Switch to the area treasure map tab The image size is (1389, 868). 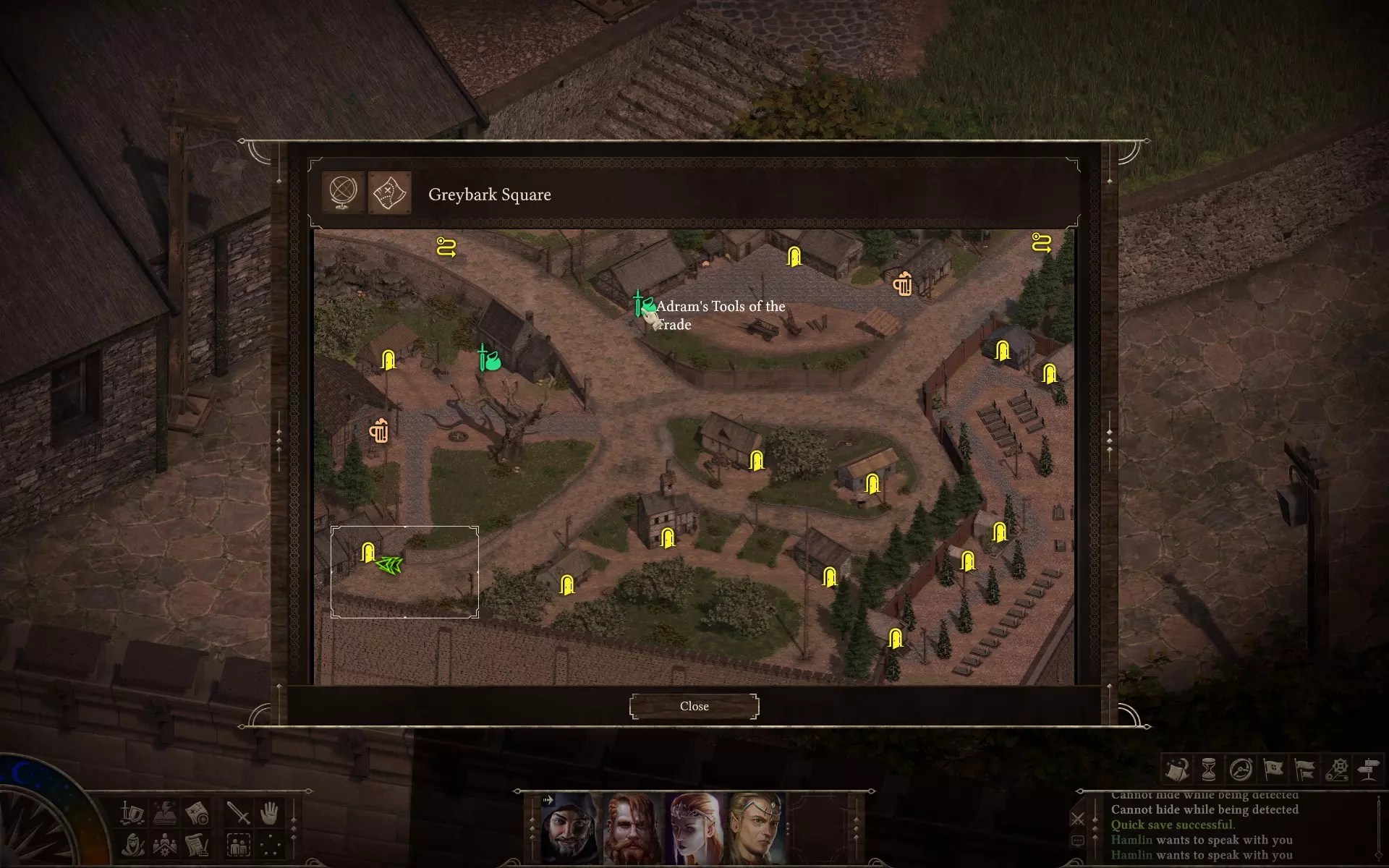(389, 192)
